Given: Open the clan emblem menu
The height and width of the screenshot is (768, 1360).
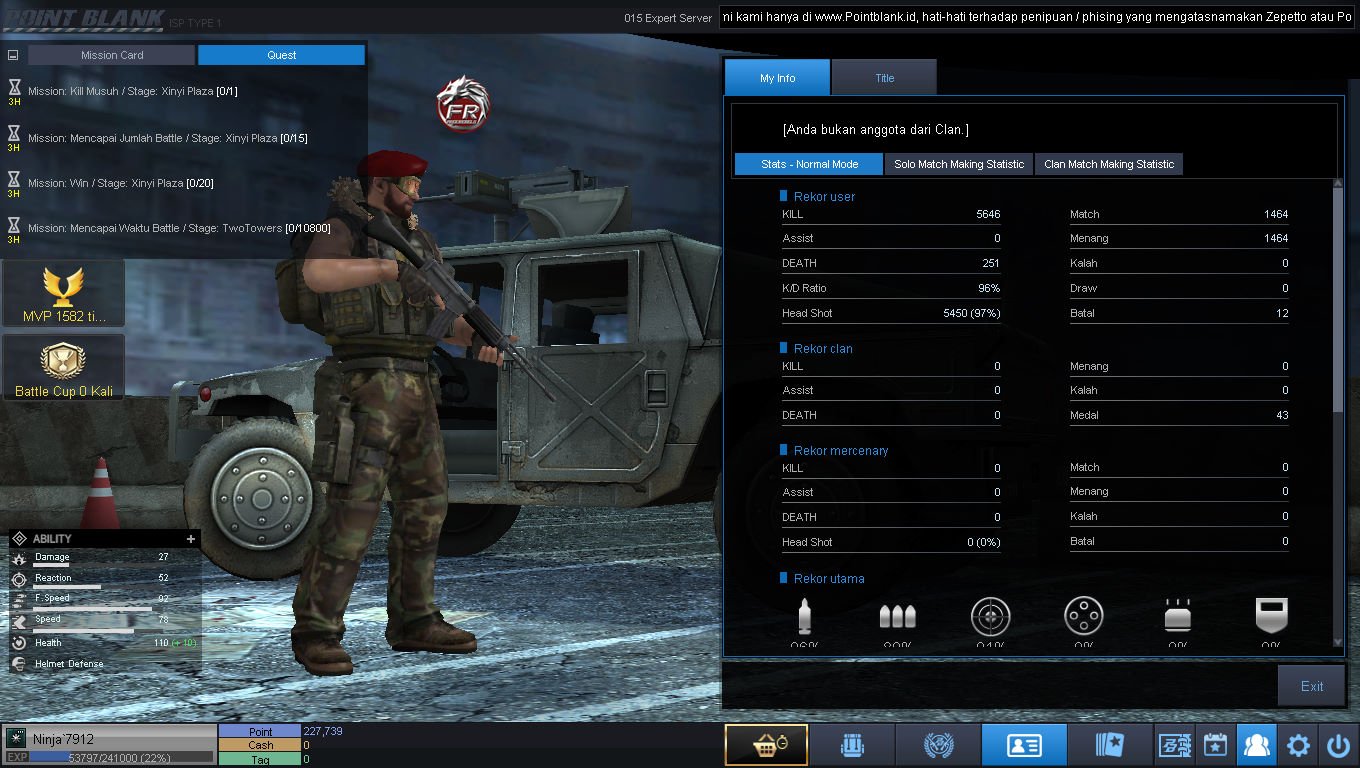Looking at the screenshot, I should click(938, 745).
